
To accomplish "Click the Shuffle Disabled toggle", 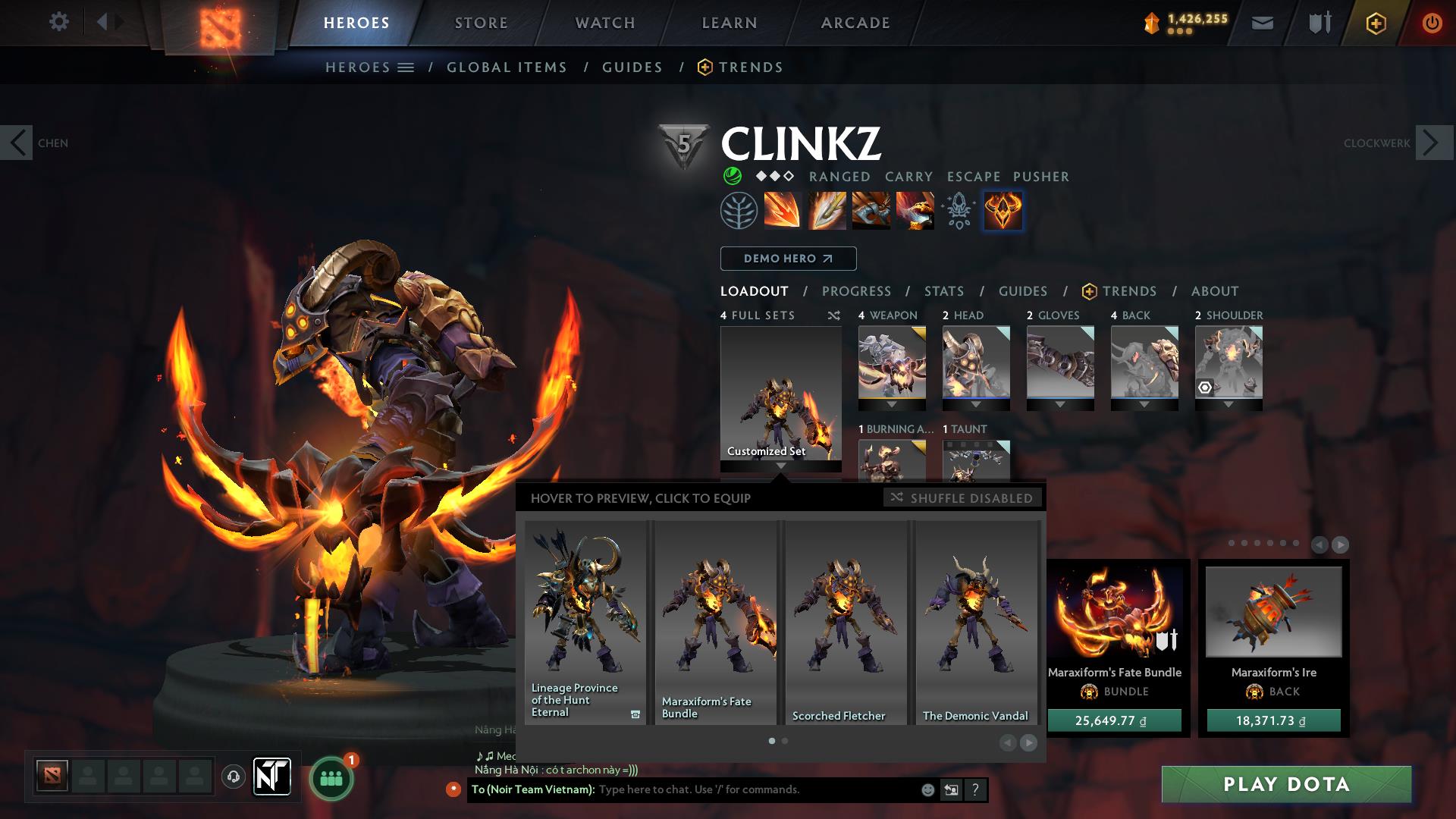I will pos(962,498).
